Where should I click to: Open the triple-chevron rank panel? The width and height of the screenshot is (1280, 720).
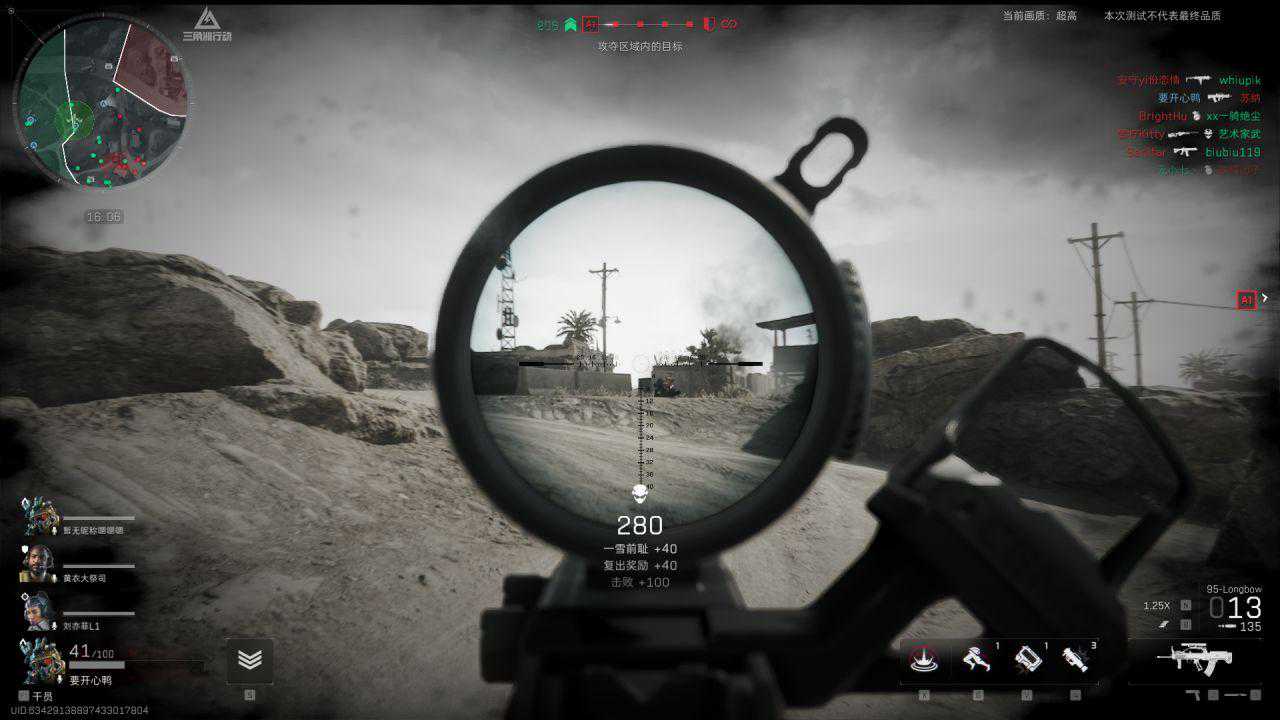click(250, 661)
